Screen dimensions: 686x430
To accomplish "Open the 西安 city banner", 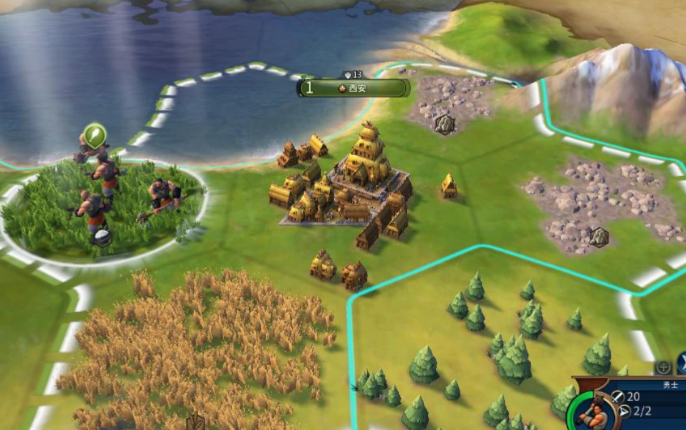I will [355, 88].
